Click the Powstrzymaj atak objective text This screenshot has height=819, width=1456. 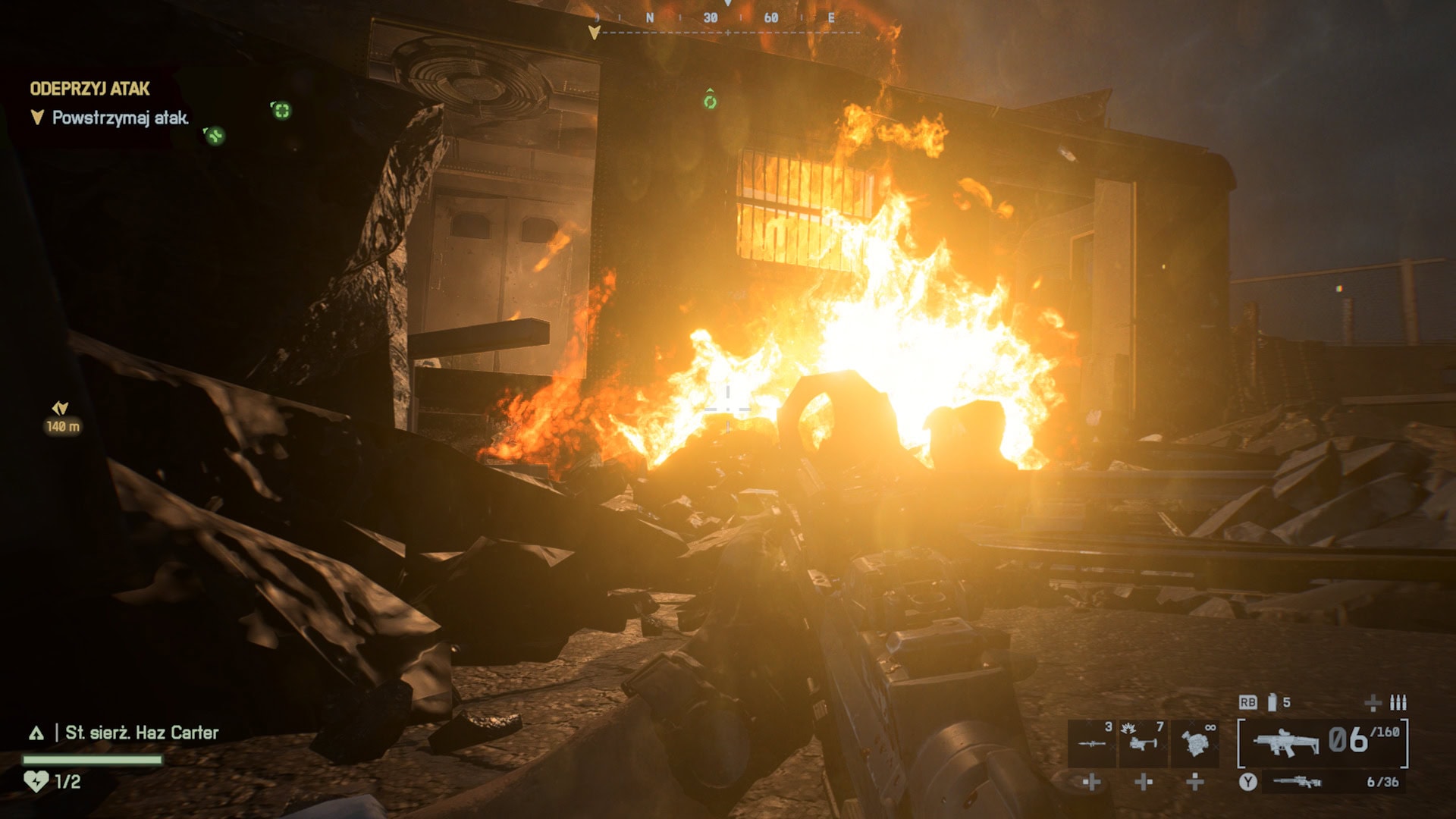pos(118,117)
